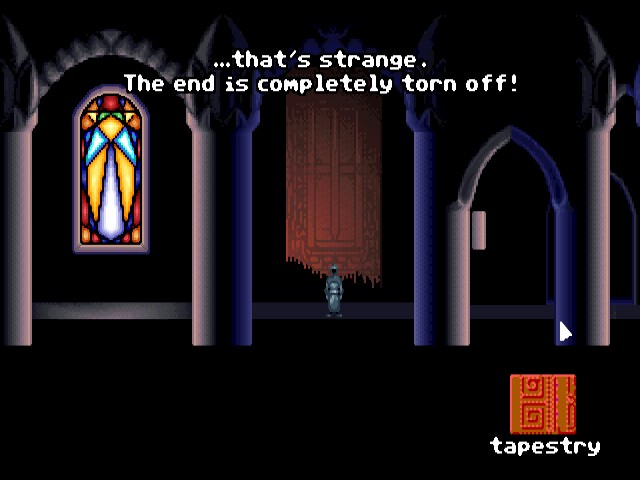Select the tapestry inventory item
The height and width of the screenshot is (480, 640).
(x=543, y=404)
